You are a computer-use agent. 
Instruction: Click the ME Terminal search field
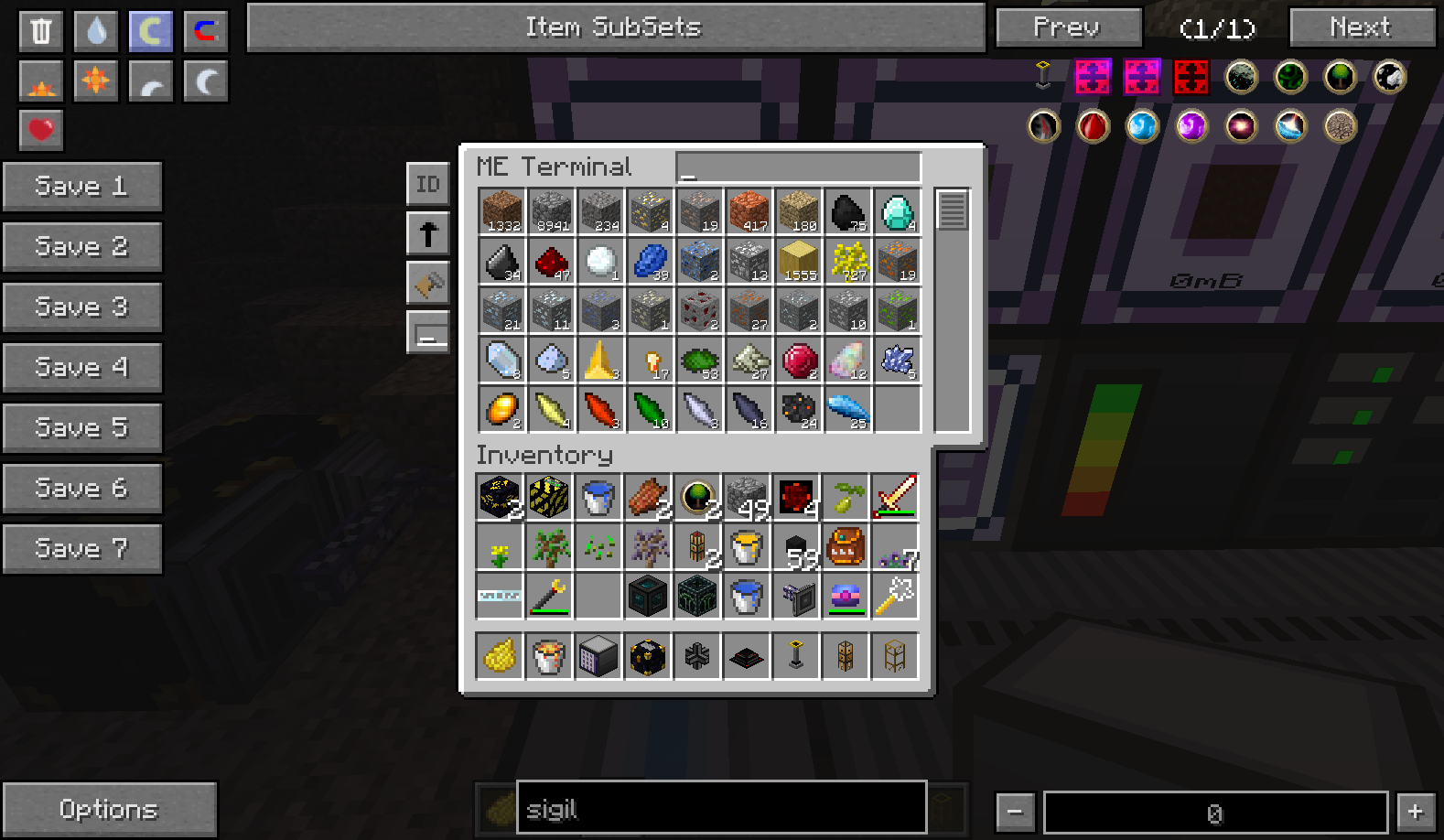pyautogui.click(x=798, y=167)
